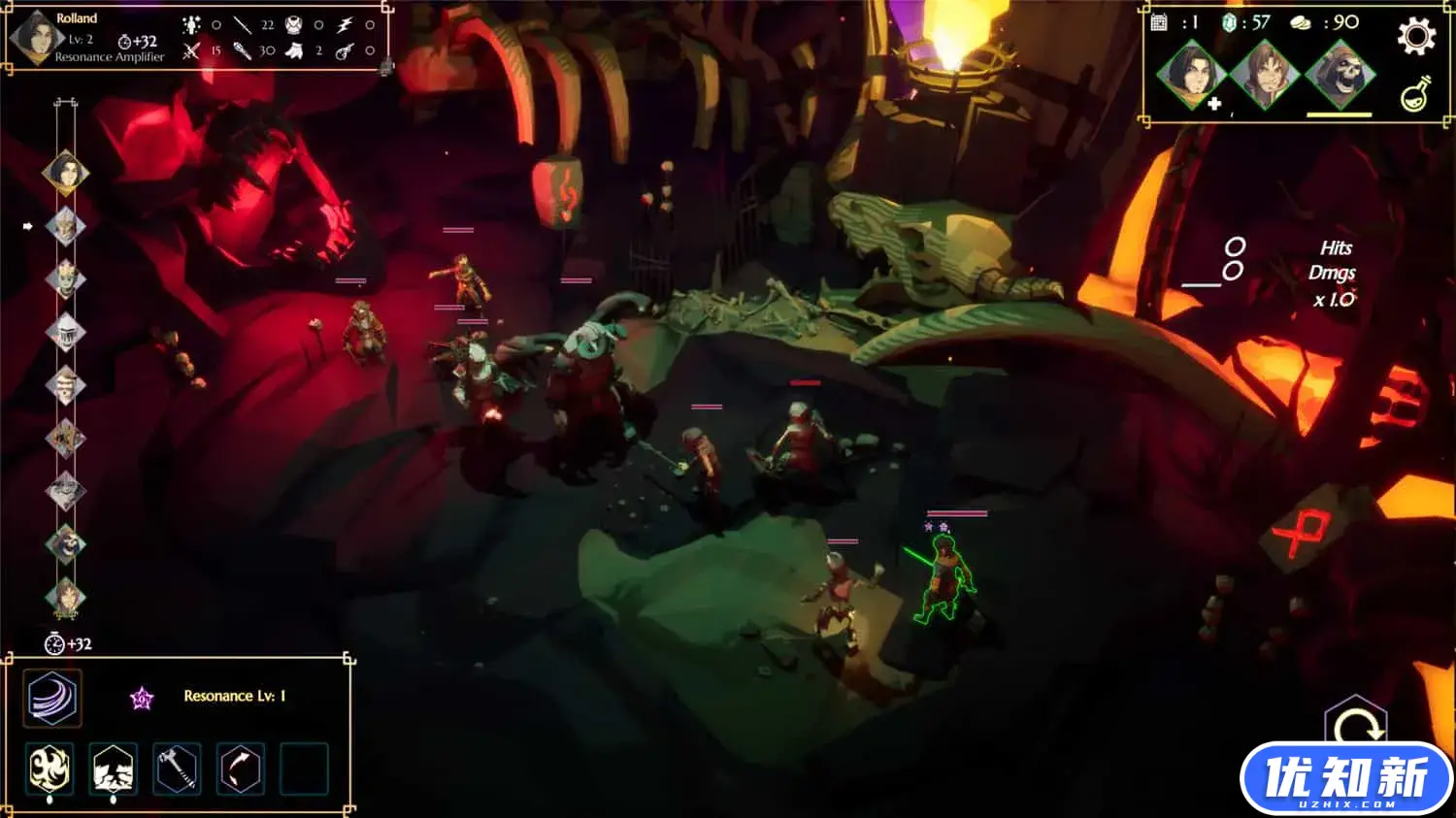Activate the purple slash resonance skill
1456x818 pixels.
point(52,698)
